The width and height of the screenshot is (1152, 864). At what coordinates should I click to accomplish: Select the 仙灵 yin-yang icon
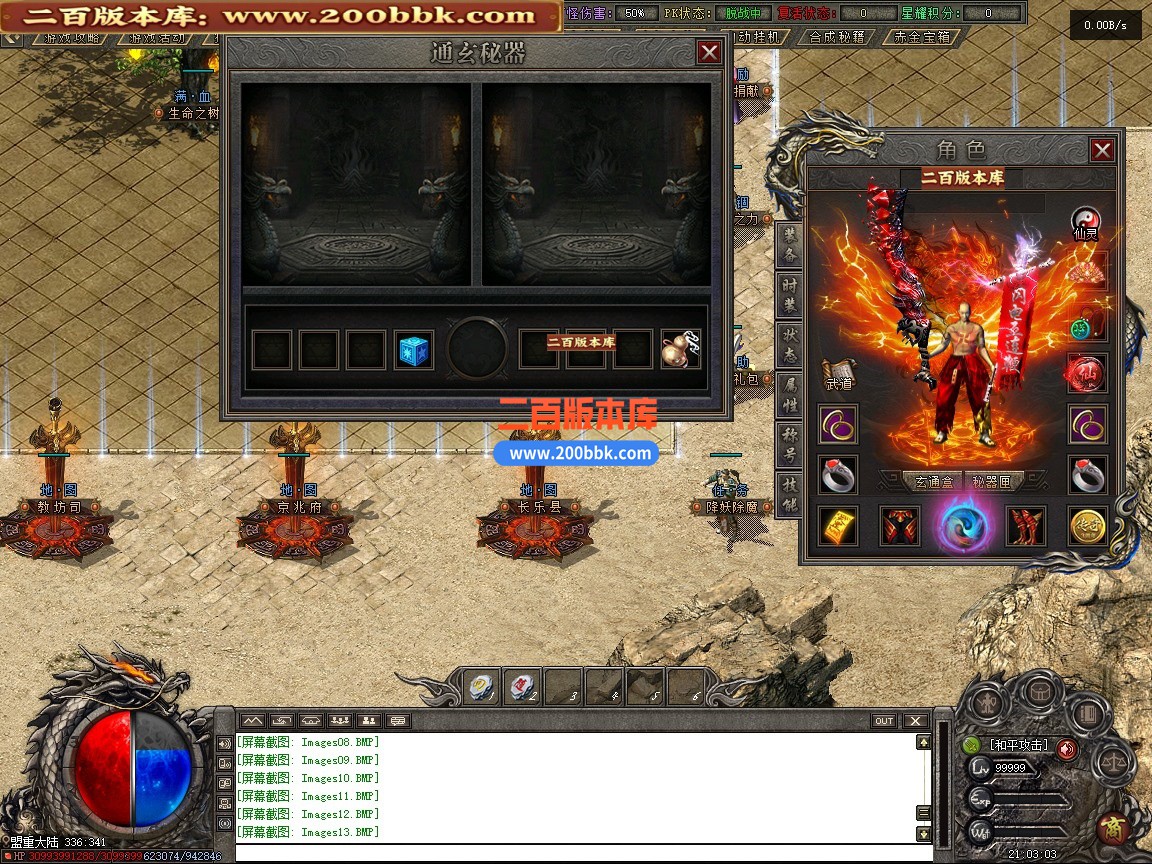point(1086,222)
